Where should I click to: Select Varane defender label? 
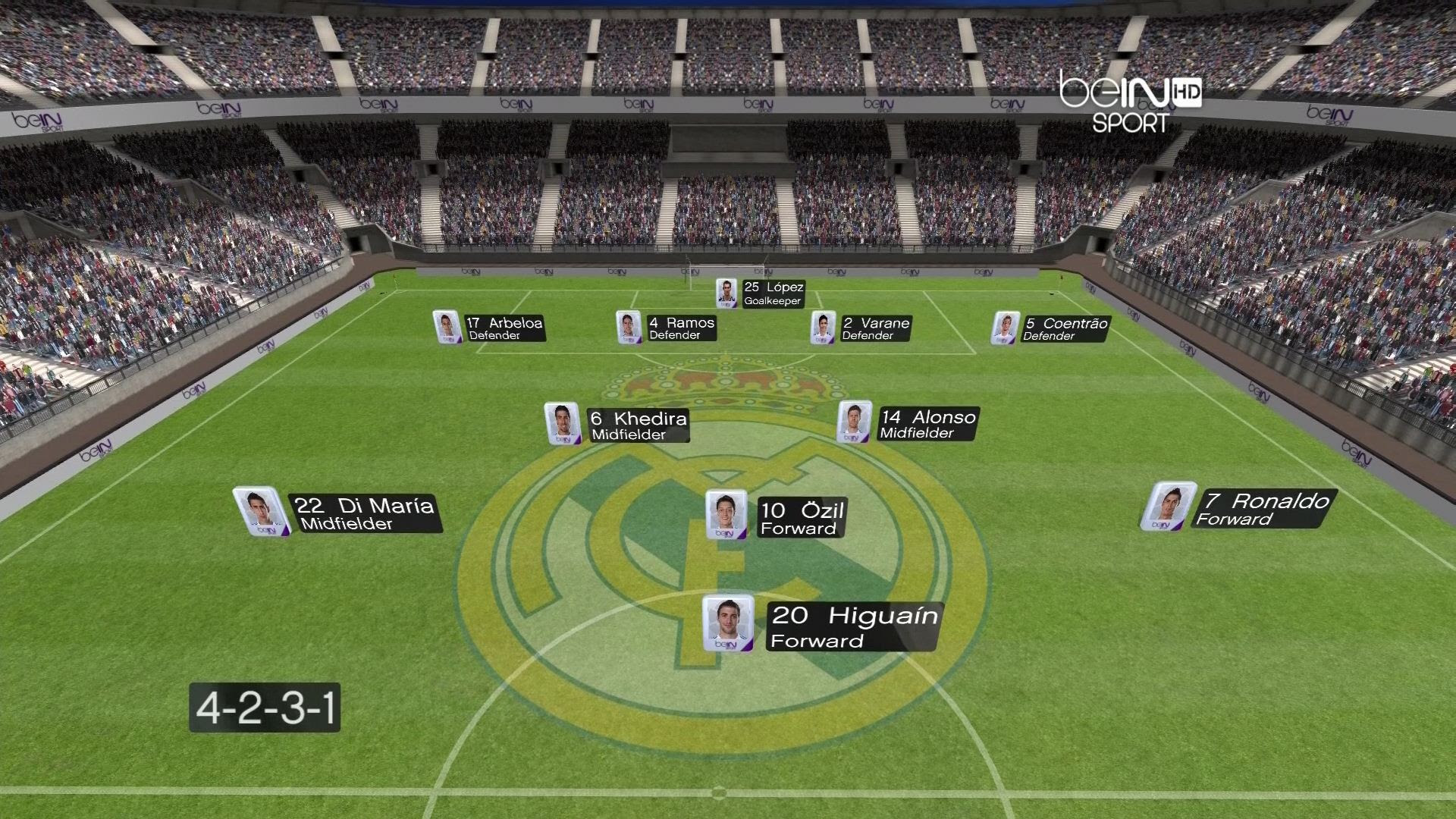point(875,328)
